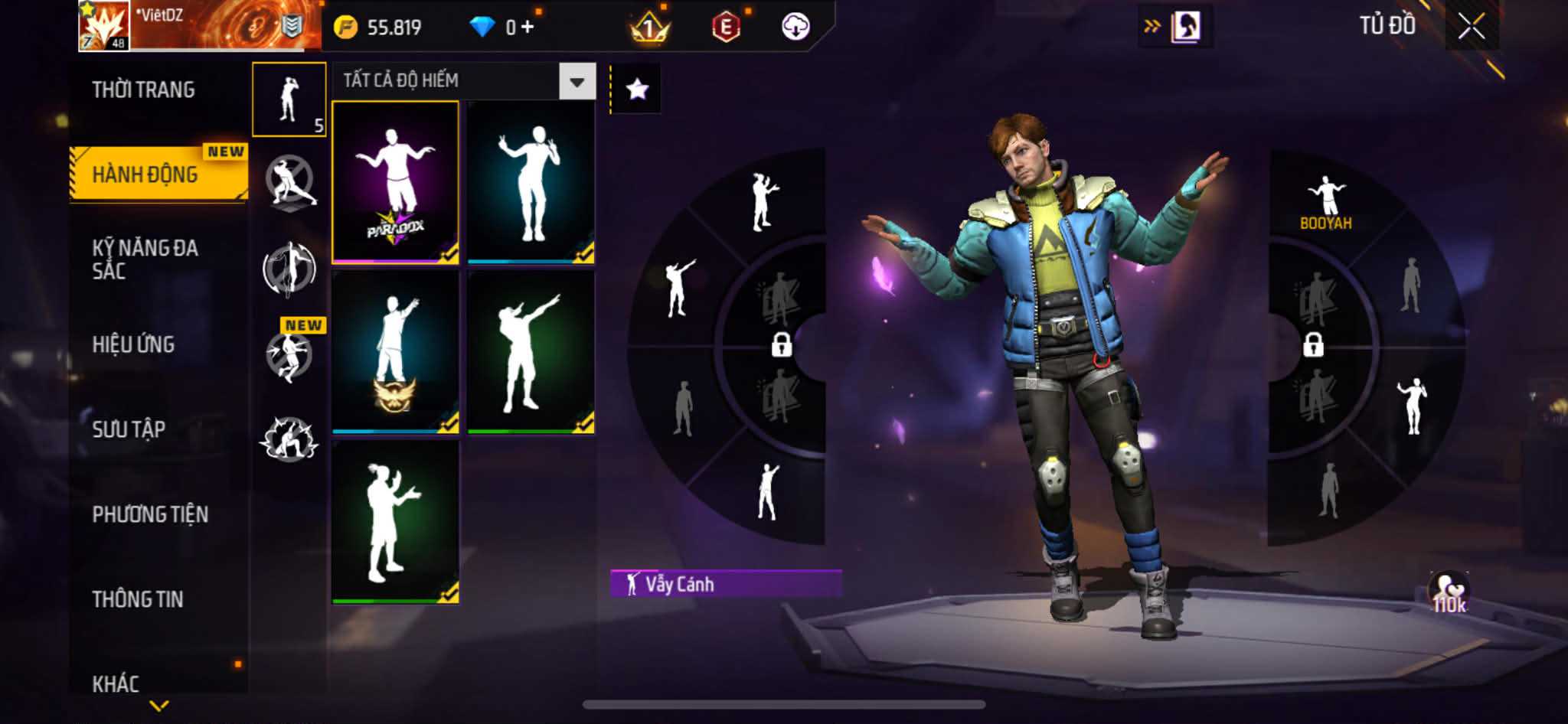Open the character portrait shortcut button
Image resolution: width=1568 pixels, height=724 pixels.
click(1185, 27)
